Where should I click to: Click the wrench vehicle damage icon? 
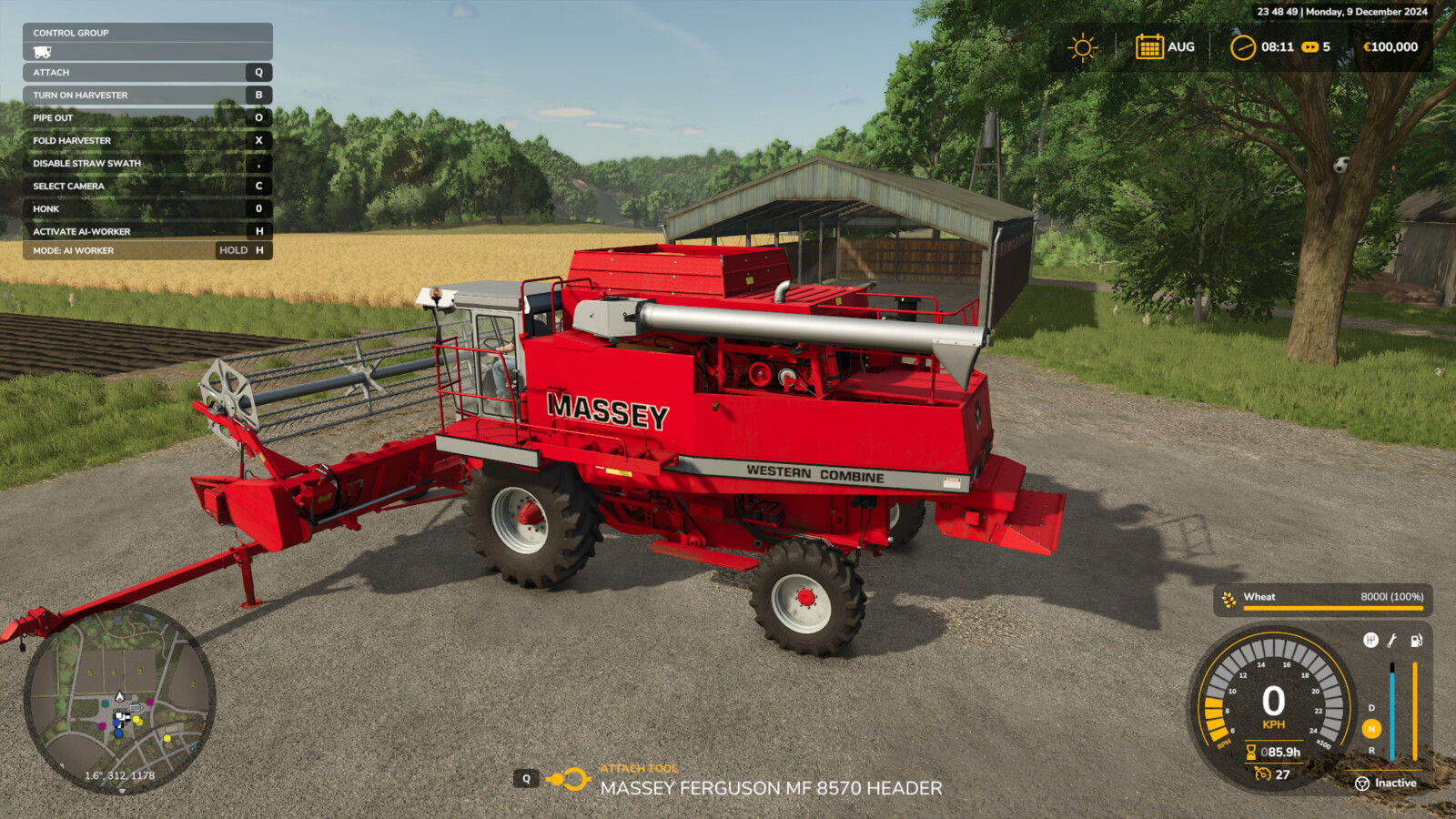coord(1392,641)
